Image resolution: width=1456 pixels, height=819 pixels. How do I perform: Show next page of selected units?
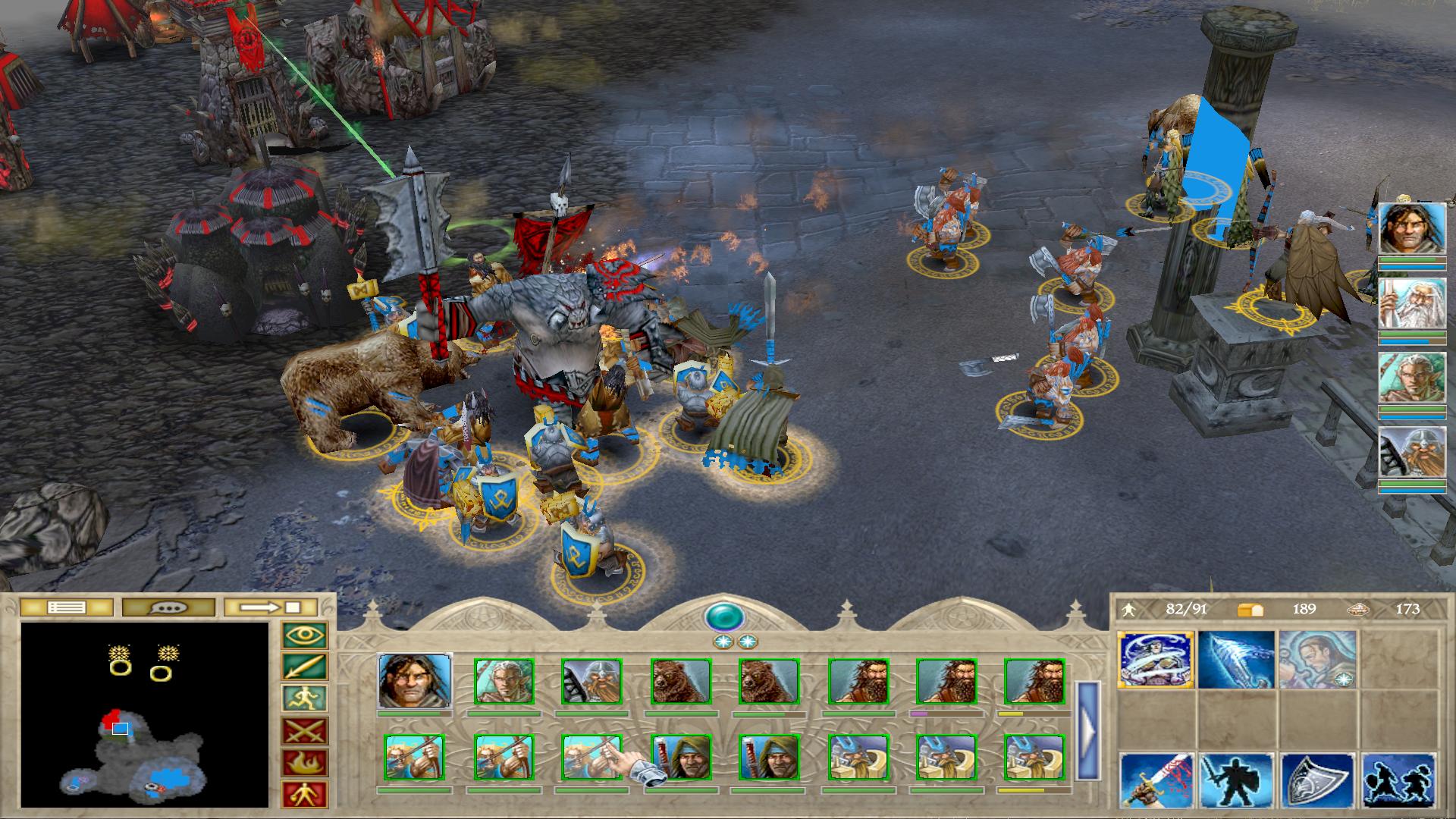pyautogui.click(x=1087, y=731)
